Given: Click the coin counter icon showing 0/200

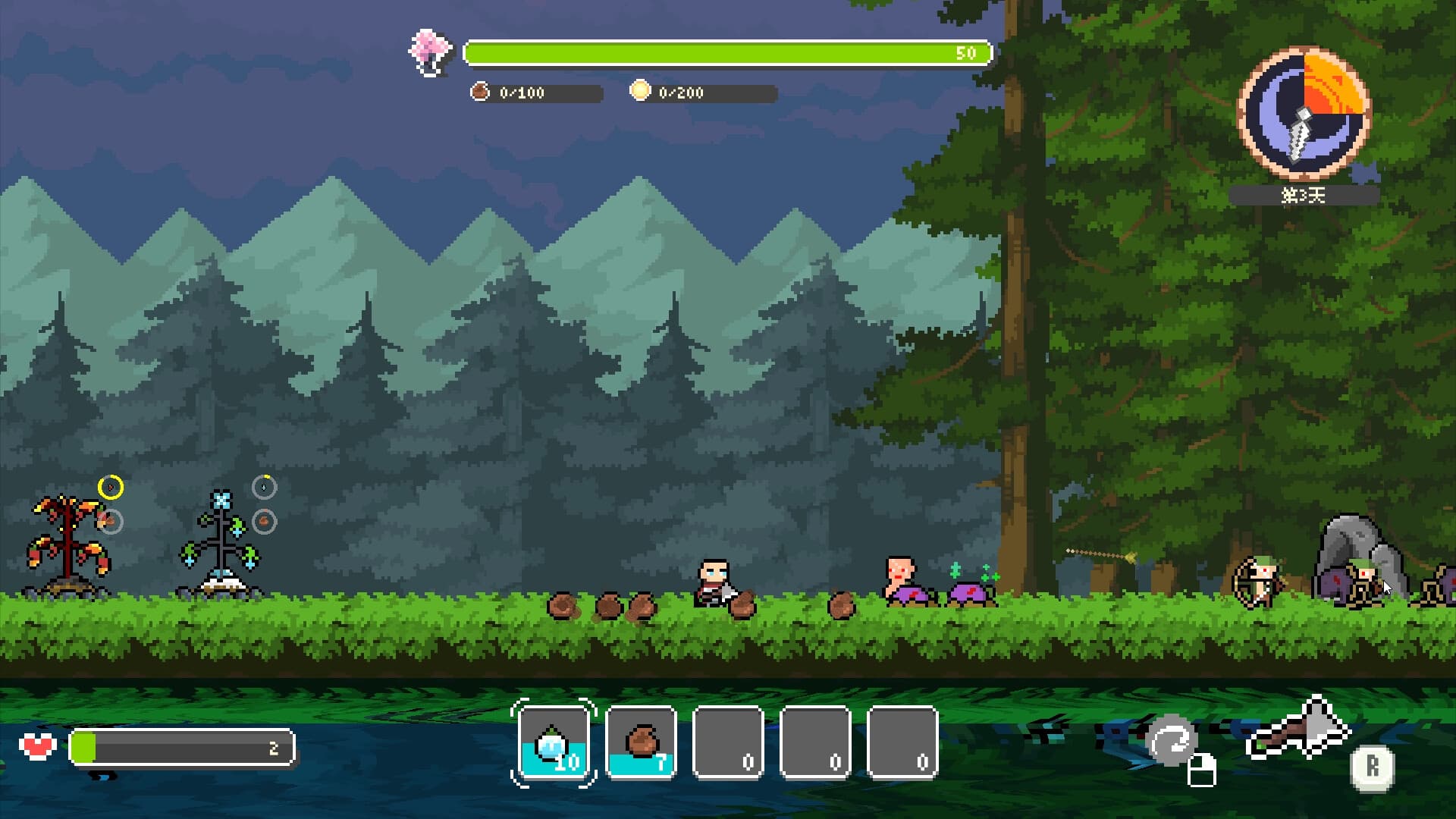Looking at the screenshot, I should [x=641, y=91].
